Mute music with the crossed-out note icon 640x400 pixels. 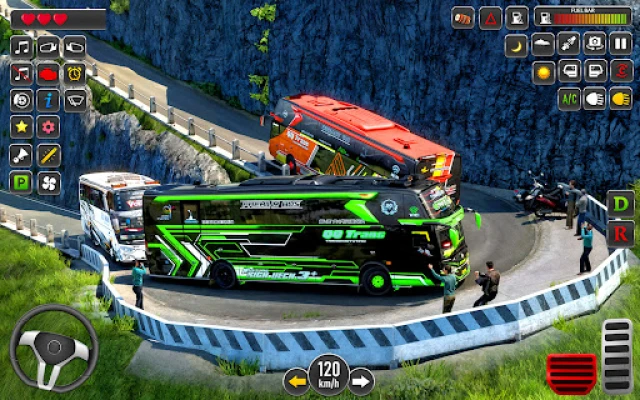point(21,73)
